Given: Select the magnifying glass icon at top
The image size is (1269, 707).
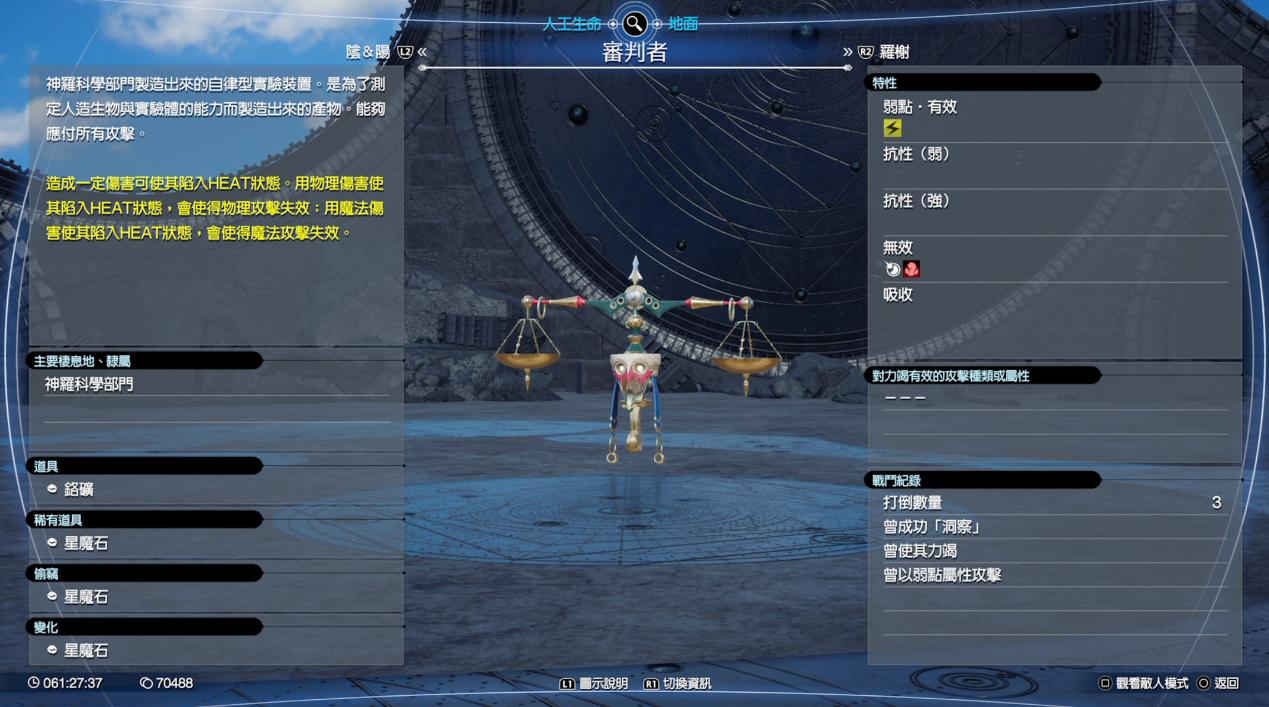Looking at the screenshot, I should [634, 24].
